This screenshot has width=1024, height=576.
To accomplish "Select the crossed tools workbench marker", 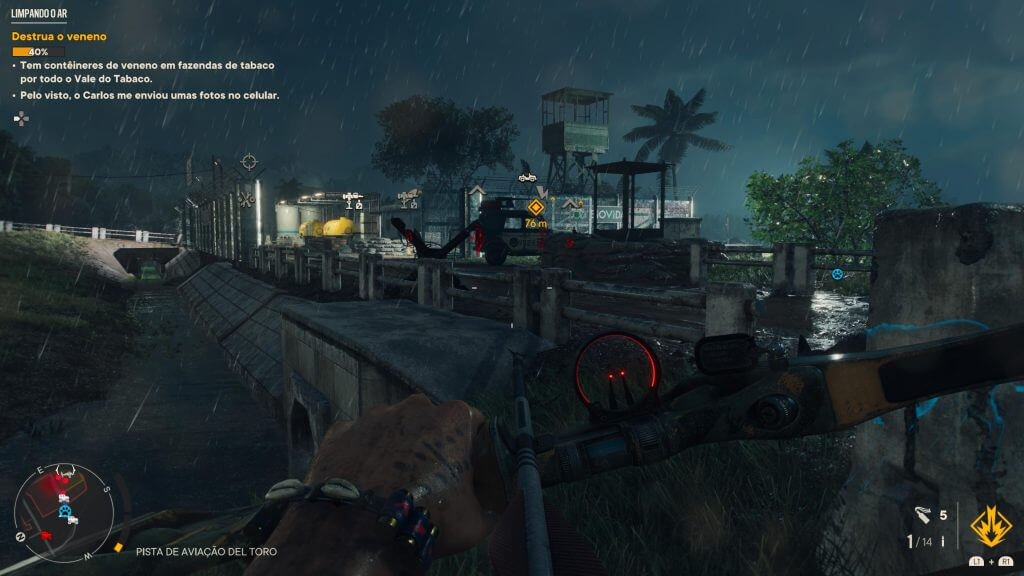I will click(x=246, y=198).
